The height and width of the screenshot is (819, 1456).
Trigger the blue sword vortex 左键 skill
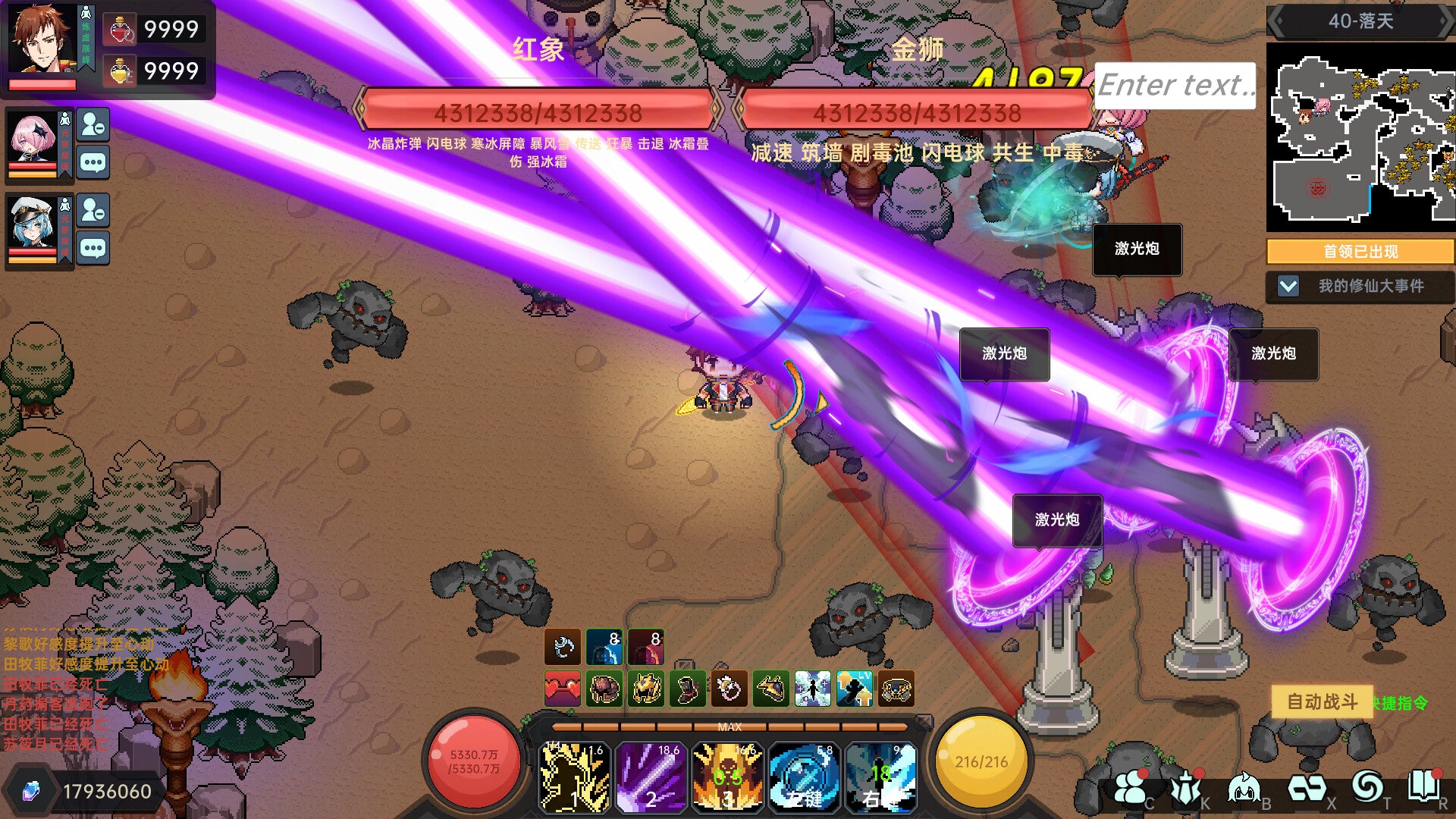click(803, 777)
